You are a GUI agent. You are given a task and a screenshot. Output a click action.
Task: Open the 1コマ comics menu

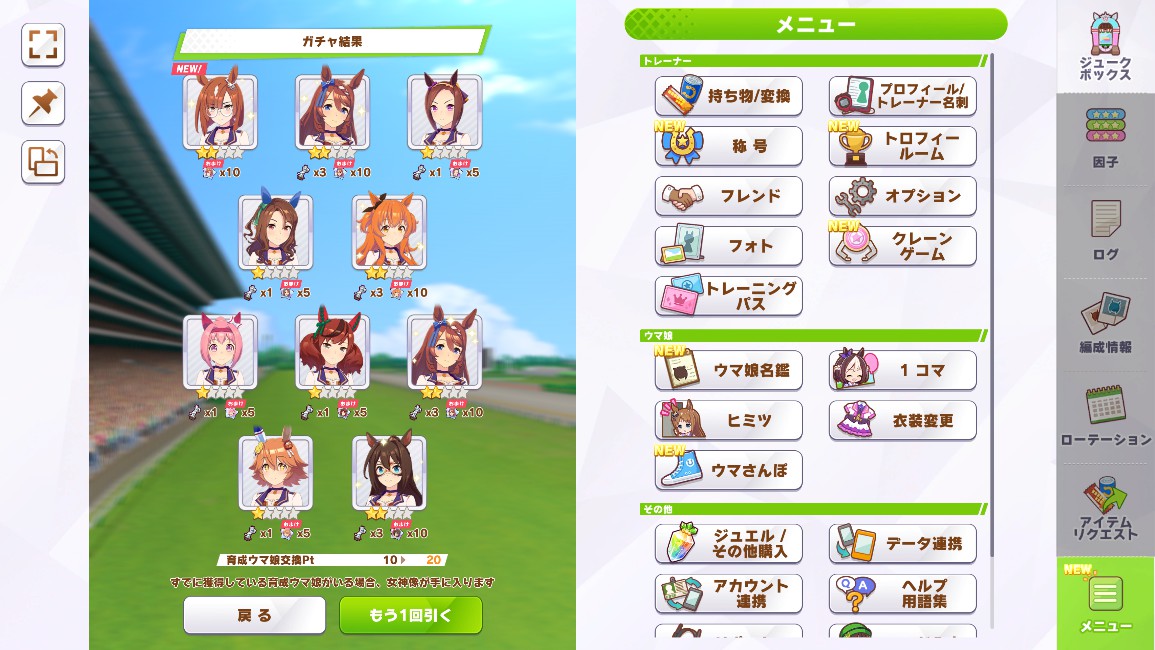[903, 371]
